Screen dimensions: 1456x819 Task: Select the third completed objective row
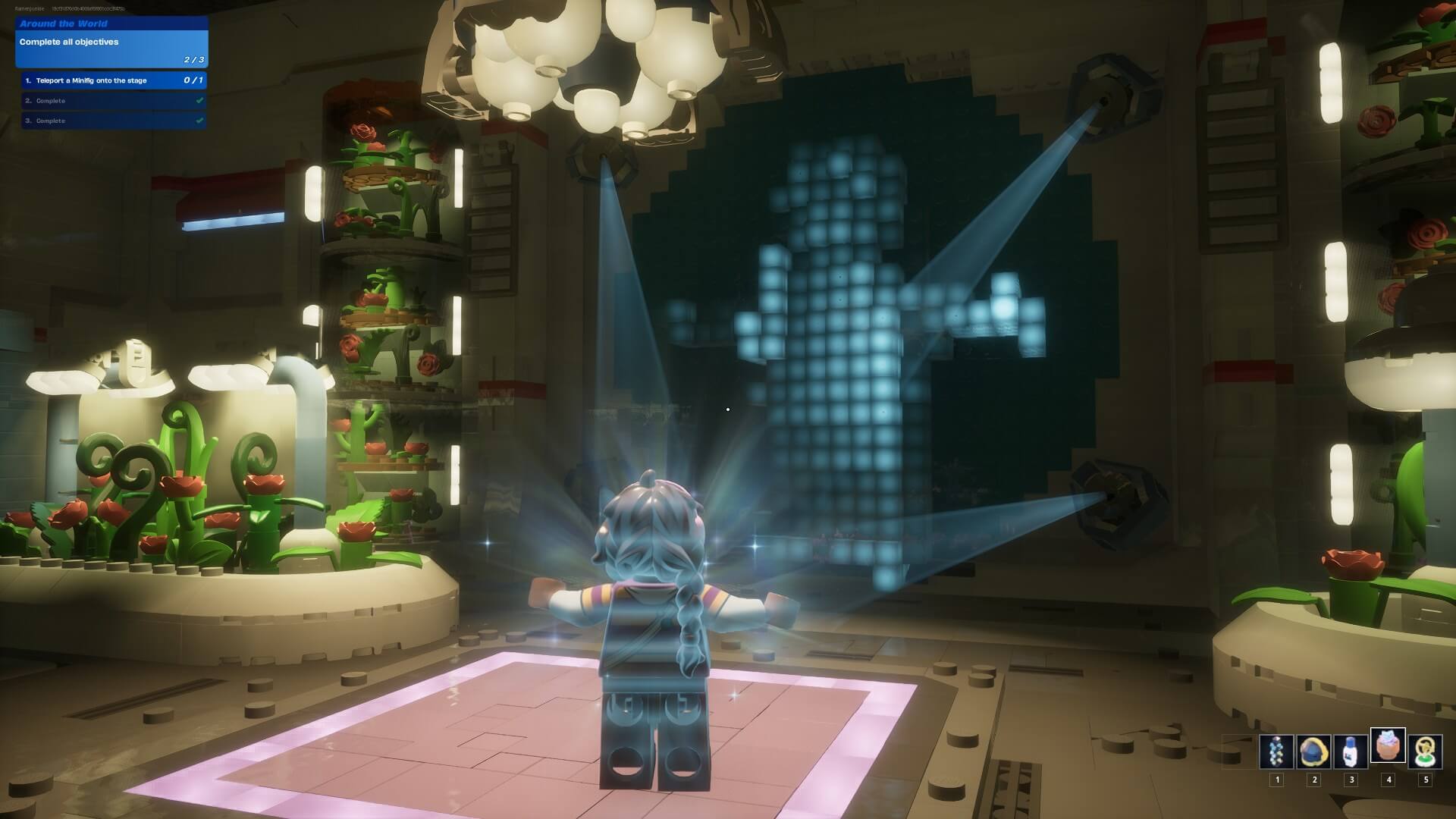pos(112,121)
